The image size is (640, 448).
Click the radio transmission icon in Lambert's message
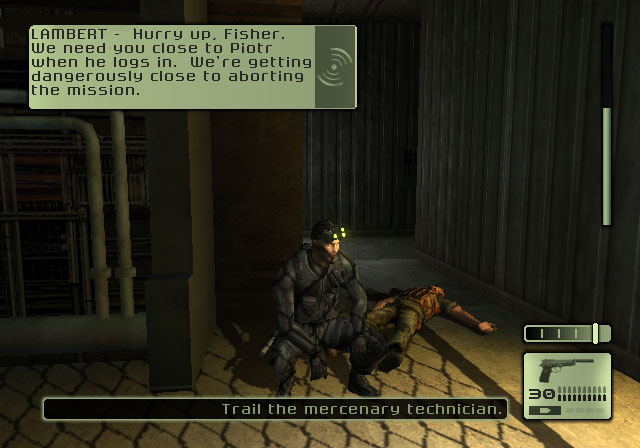[335, 66]
